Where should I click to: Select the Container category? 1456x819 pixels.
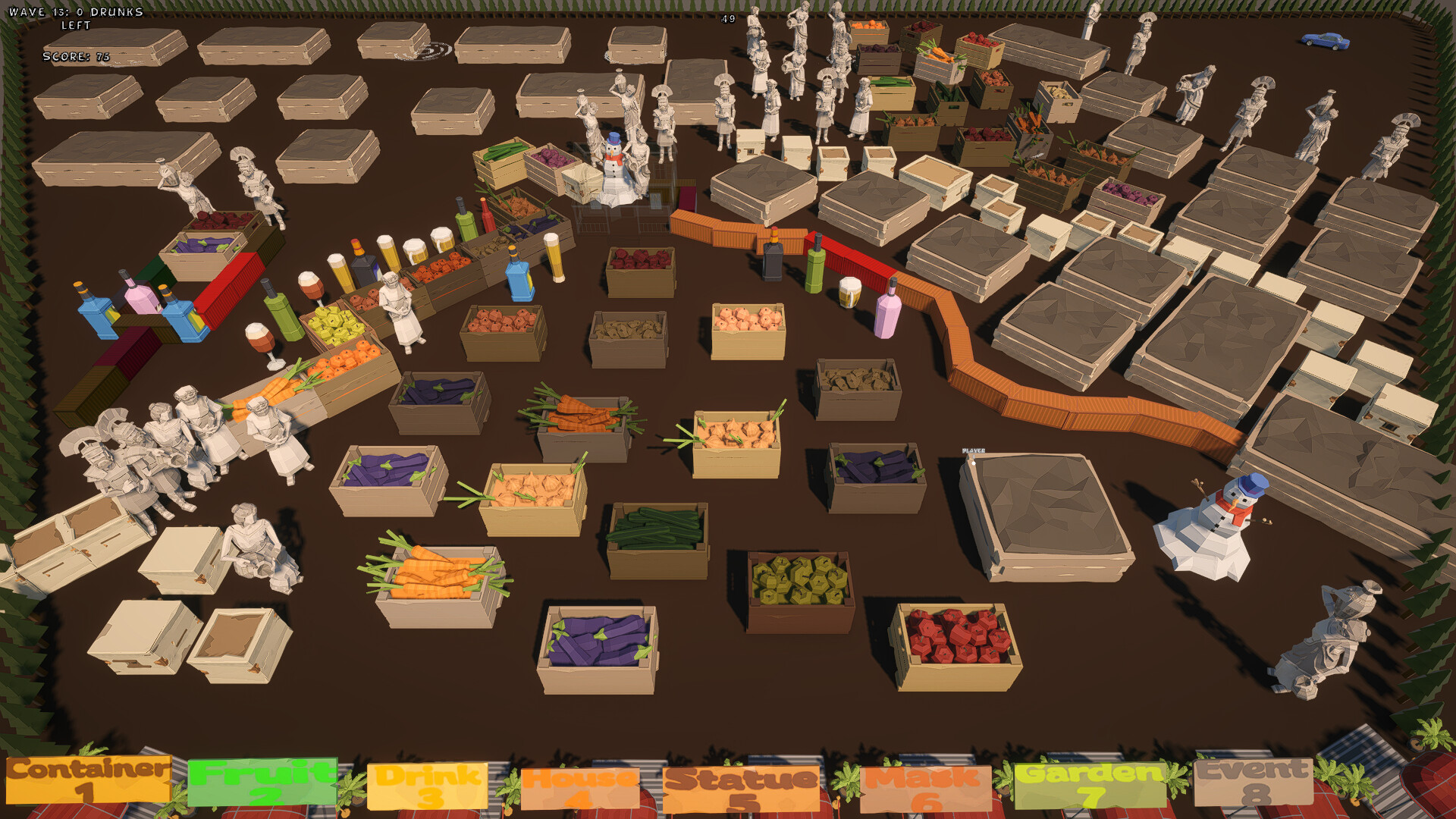[88, 780]
